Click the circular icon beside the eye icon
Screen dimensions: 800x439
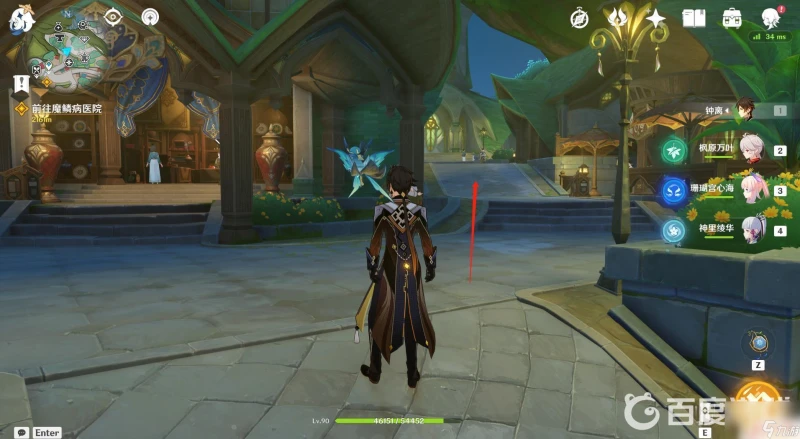(x=150, y=17)
